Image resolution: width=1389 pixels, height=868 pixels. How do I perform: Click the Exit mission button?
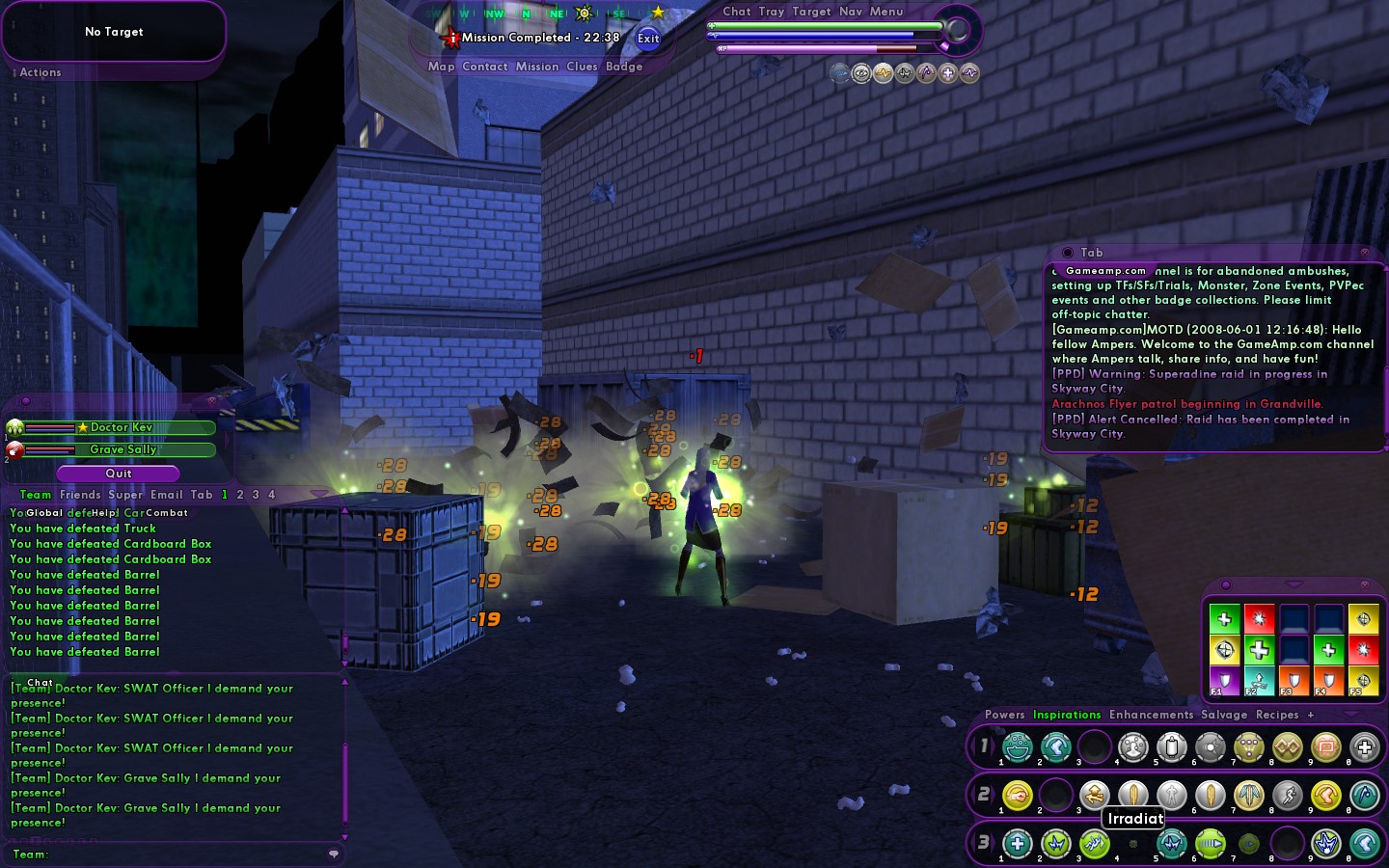pos(648,39)
